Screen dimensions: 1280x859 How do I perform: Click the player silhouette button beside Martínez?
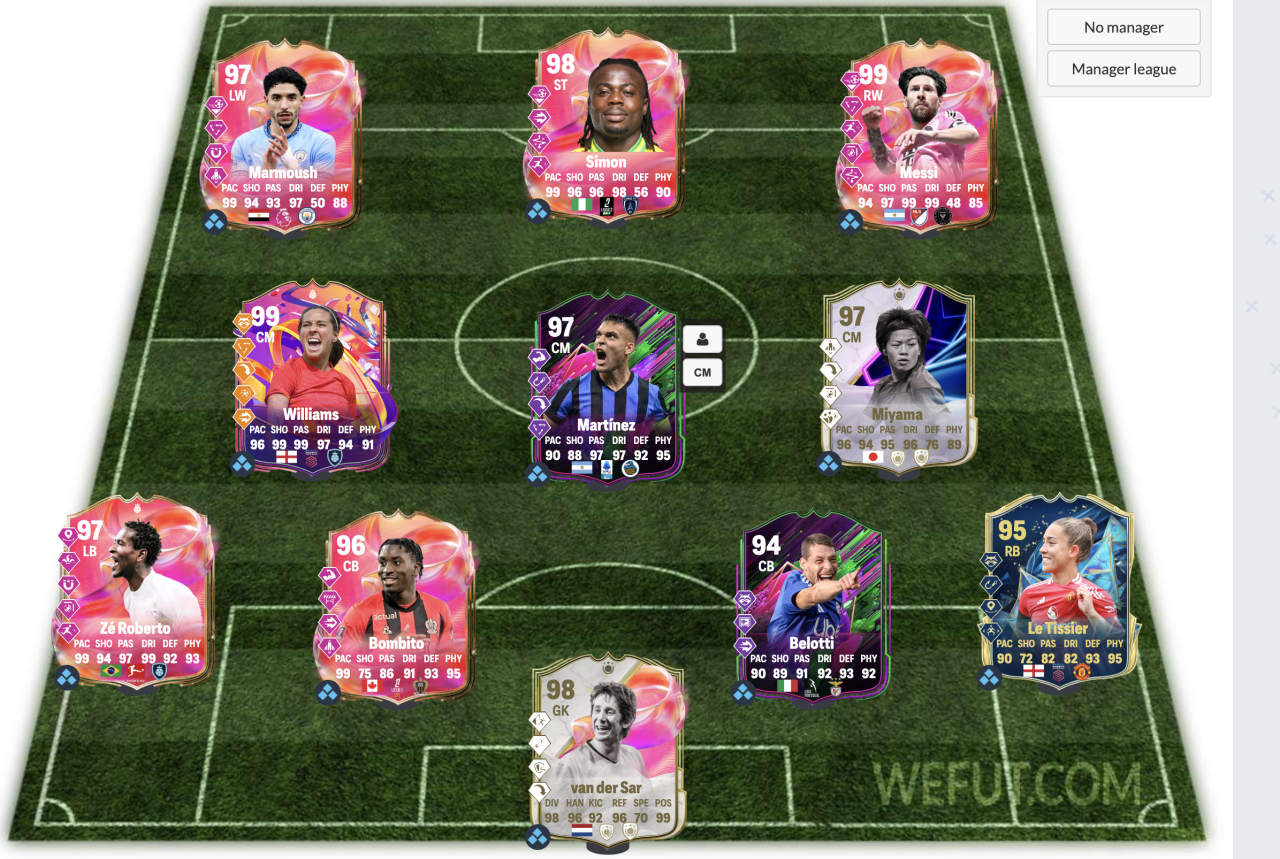click(702, 339)
